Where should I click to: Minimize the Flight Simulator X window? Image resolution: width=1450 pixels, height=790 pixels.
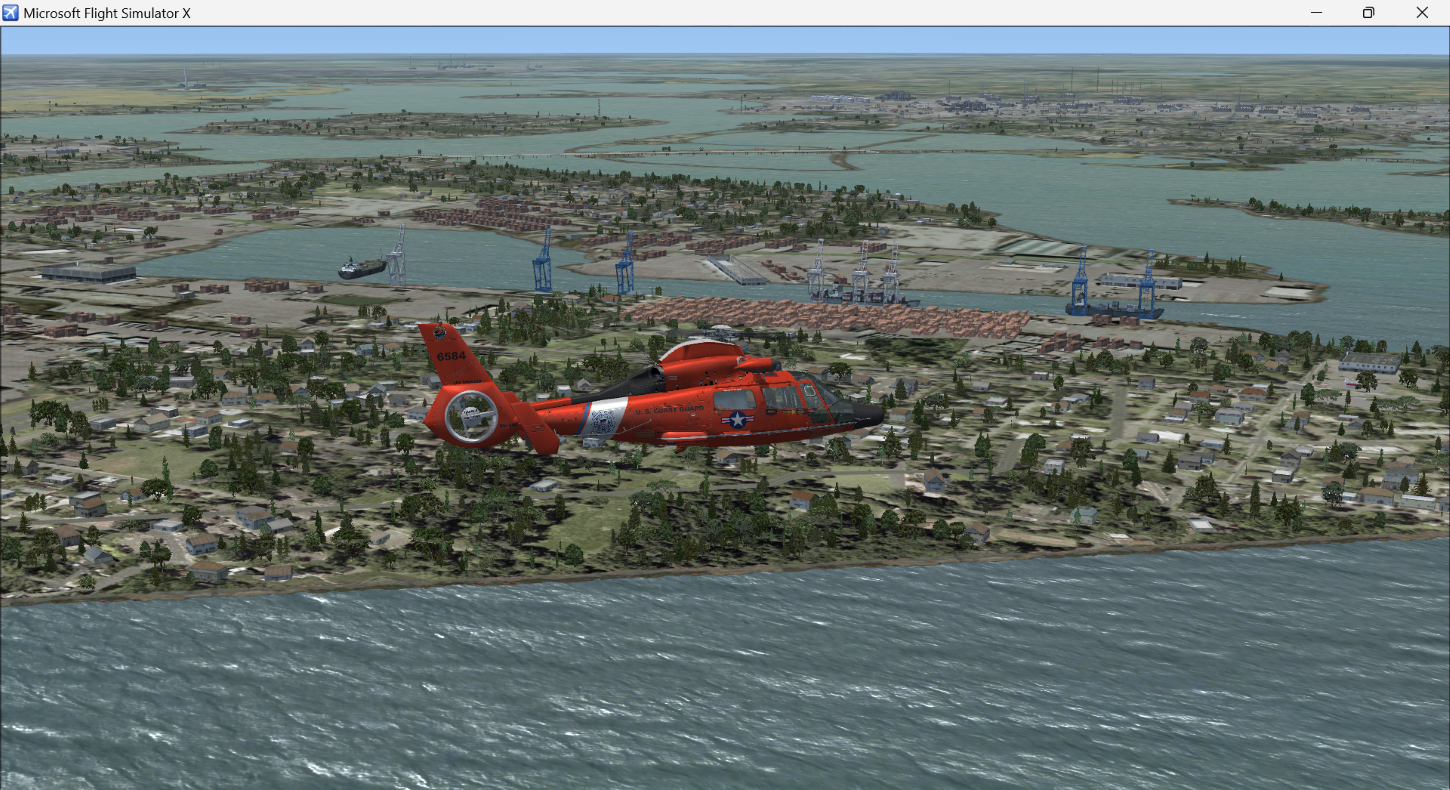pyautogui.click(x=1315, y=12)
